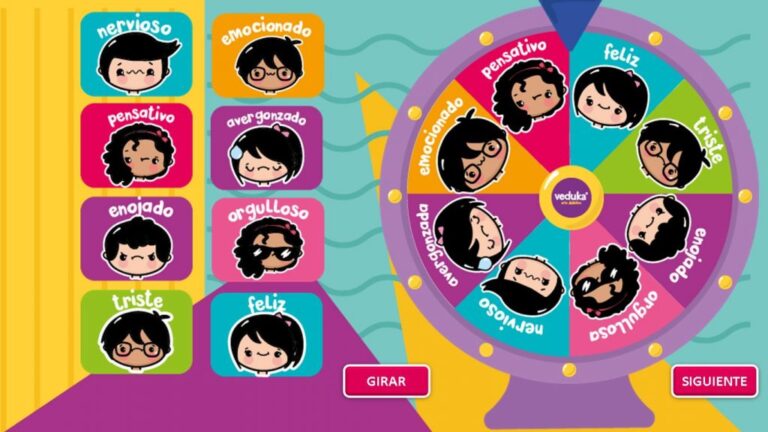Pick the orgulloso emotion card
This screenshot has height=432, width=768.
(267, 239)
